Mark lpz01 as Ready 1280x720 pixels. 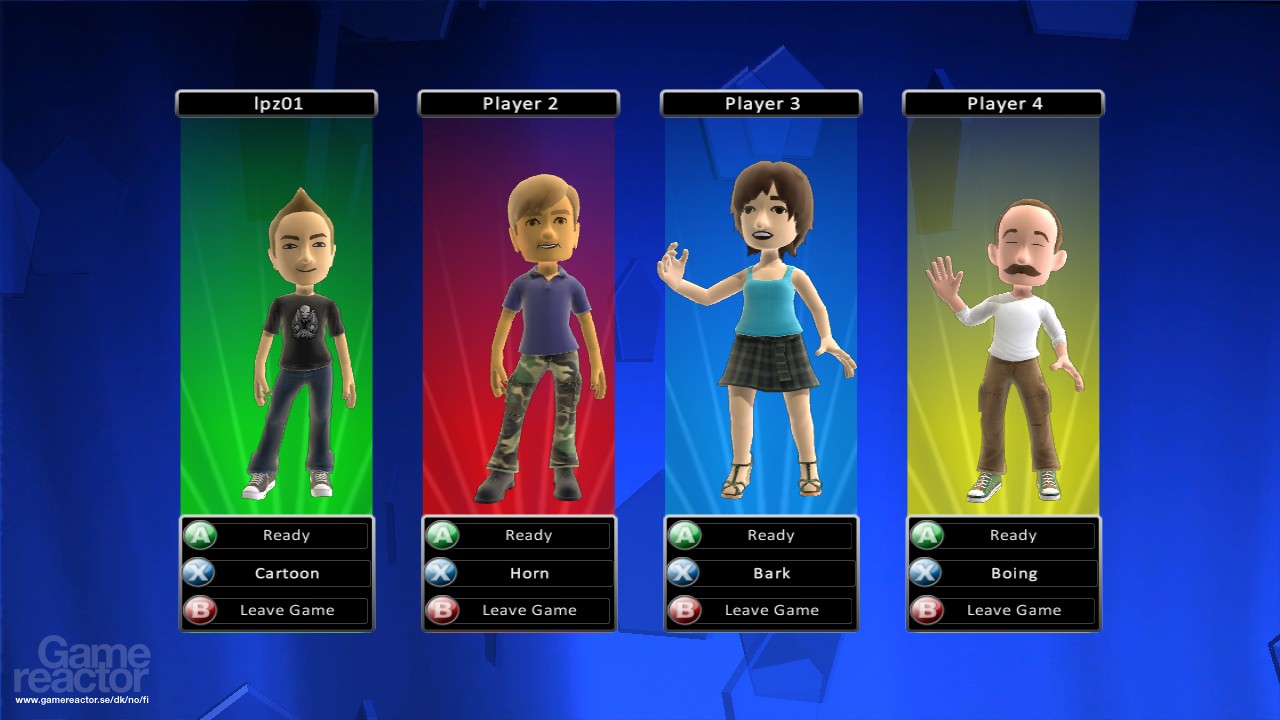coord(286,536)
